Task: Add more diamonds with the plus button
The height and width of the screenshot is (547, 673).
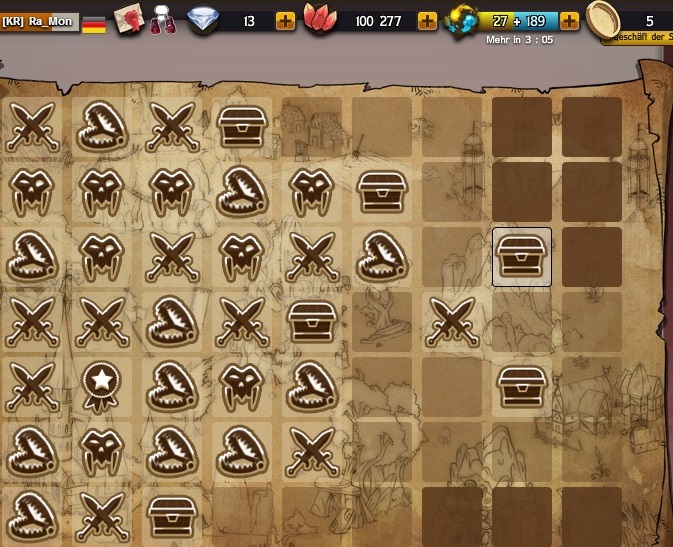Action: coord(285,21)
